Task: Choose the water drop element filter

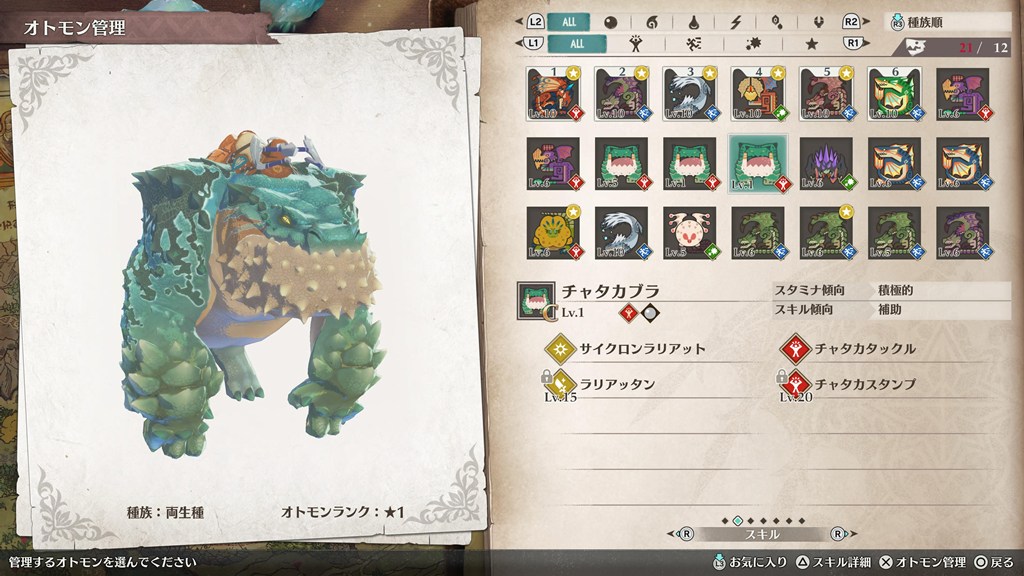Action: (x=692, y=22)
